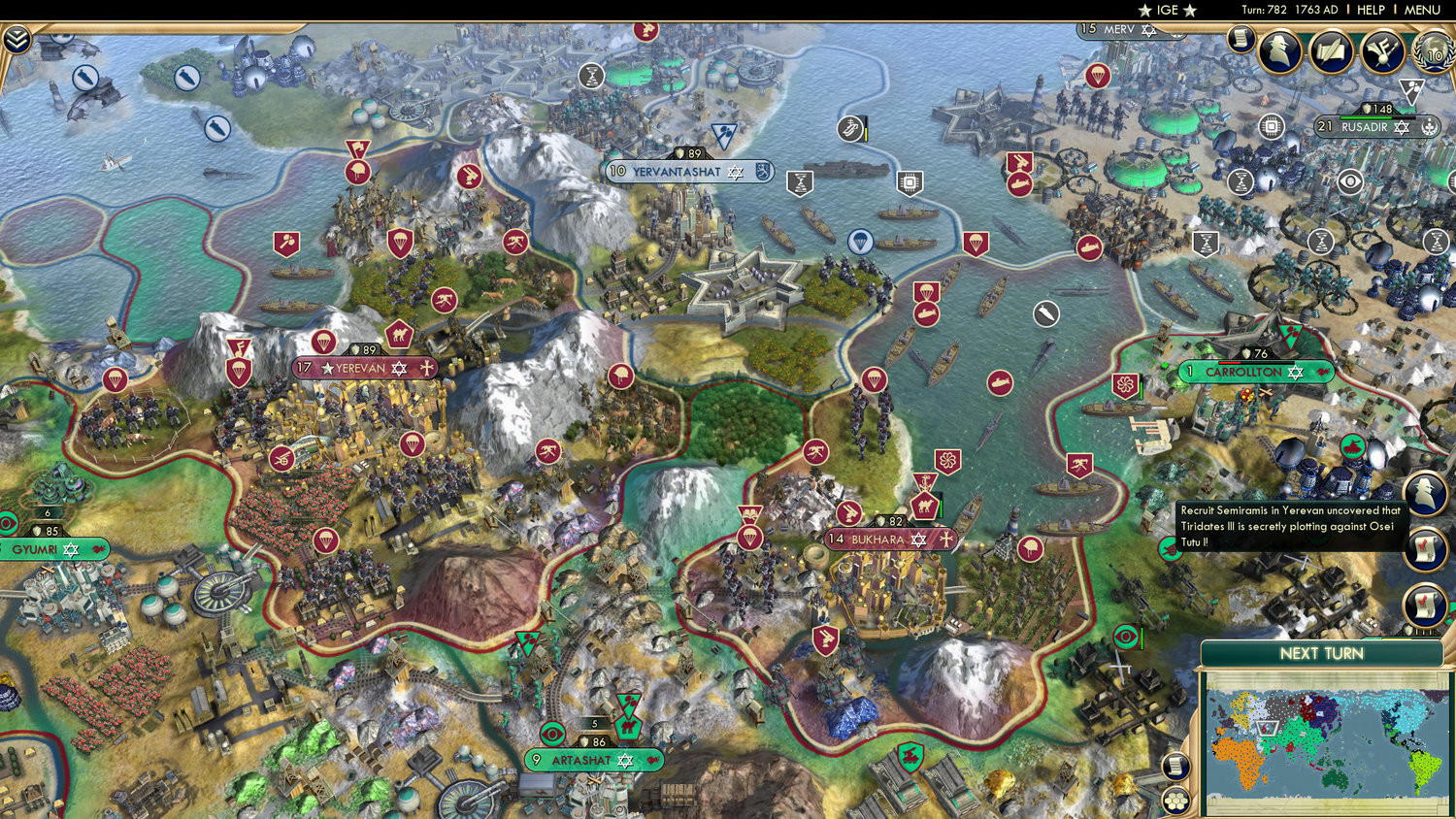Screen dimensions: 1456x819
Task: Click Yerevan's Star of David religion icon
Action: pyautogui.click(x=399, y=369)
